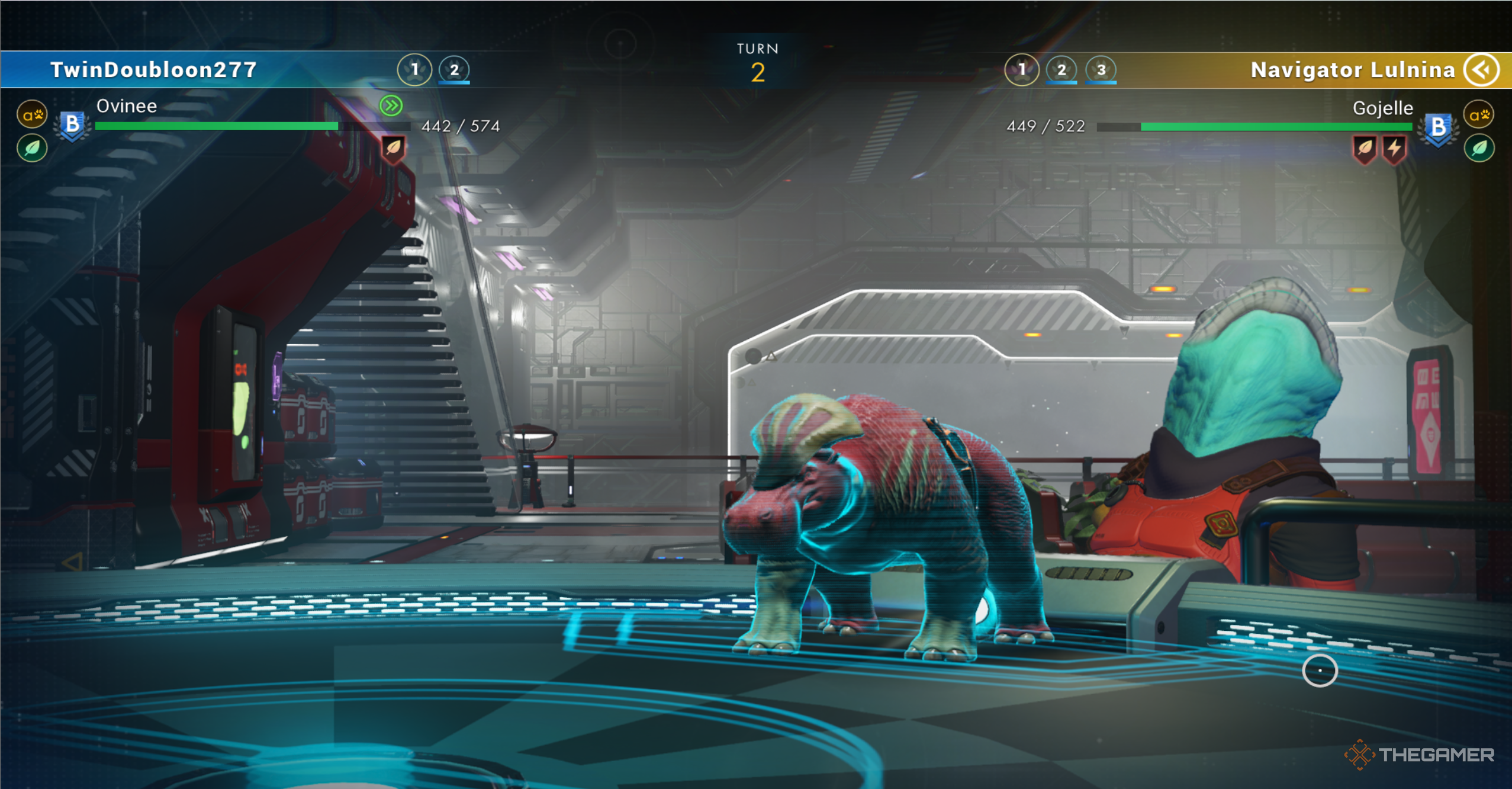Viewport: 1512px width, 789px height.
Task: Inspect Ovinee's blue B class badge
Action: (72, 125)
